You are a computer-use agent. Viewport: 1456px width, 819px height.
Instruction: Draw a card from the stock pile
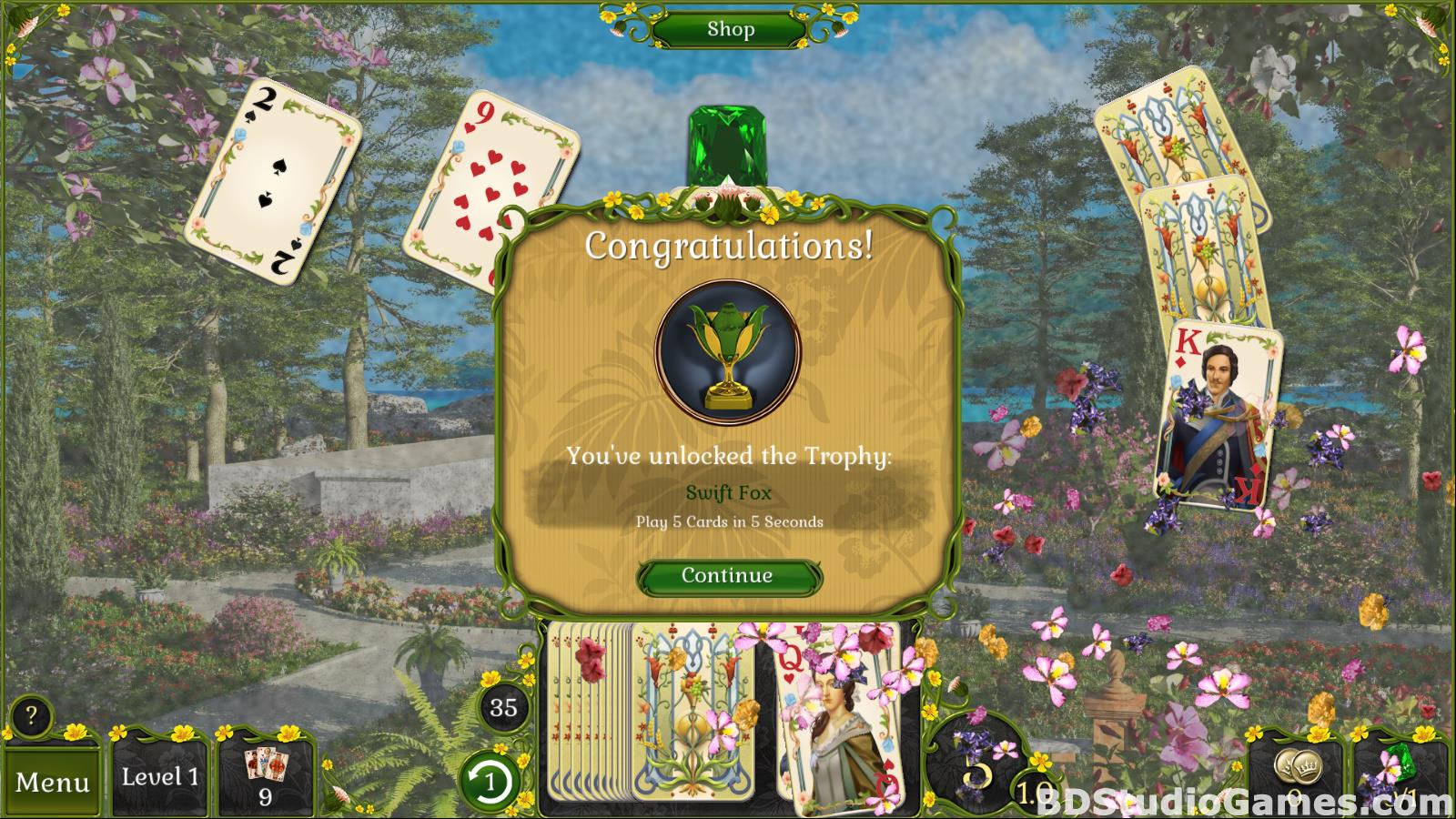pyautogui.click(x=692, y=719)
